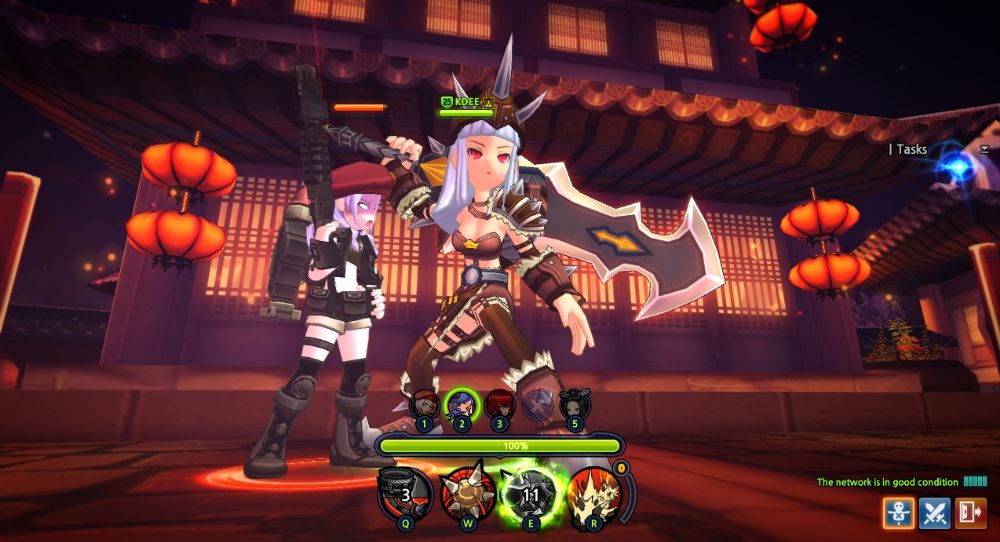
Task: Select the faded crossed-out character slot
Action: (537, 405)
